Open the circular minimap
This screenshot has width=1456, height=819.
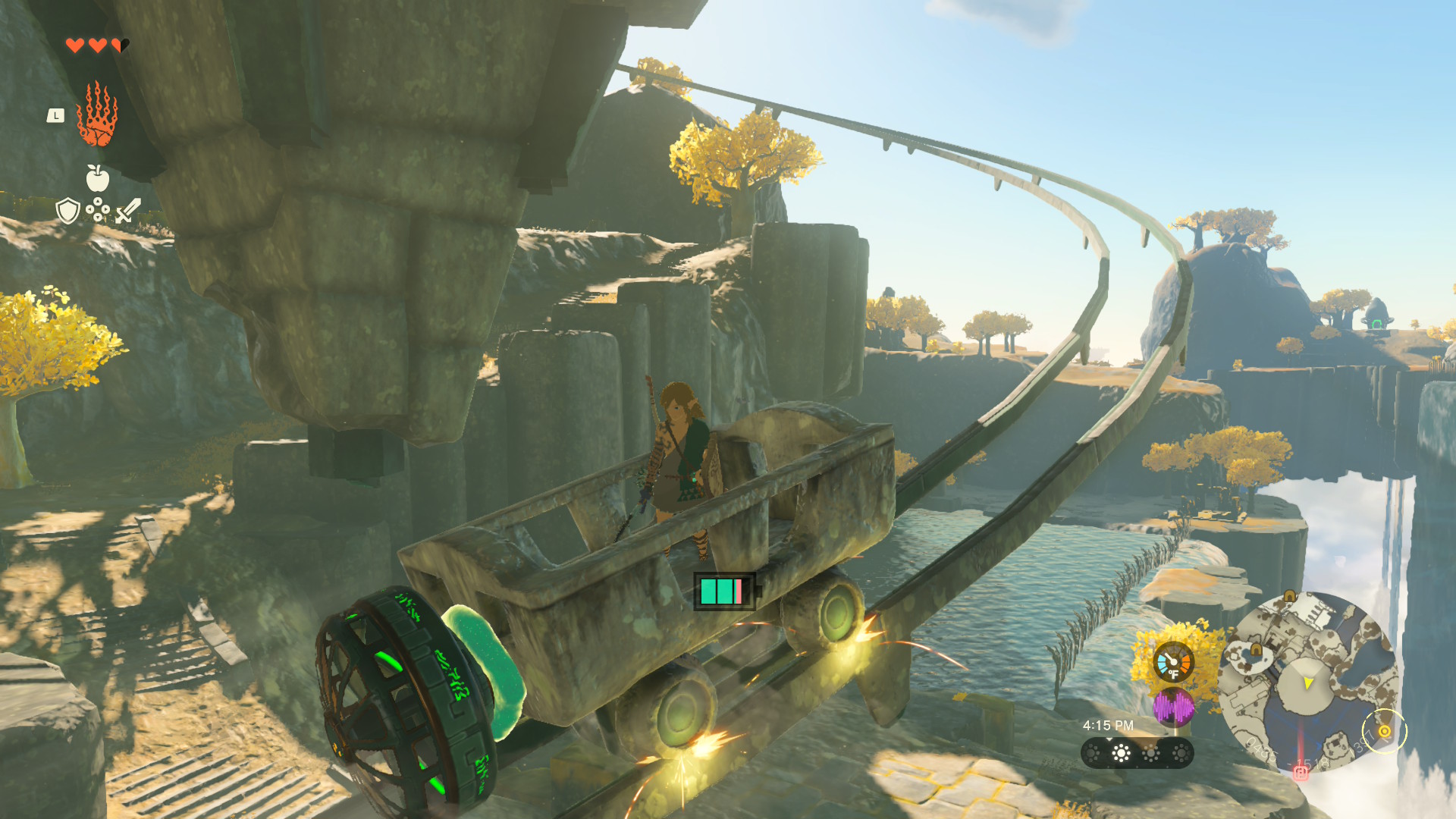point(1307,682)
